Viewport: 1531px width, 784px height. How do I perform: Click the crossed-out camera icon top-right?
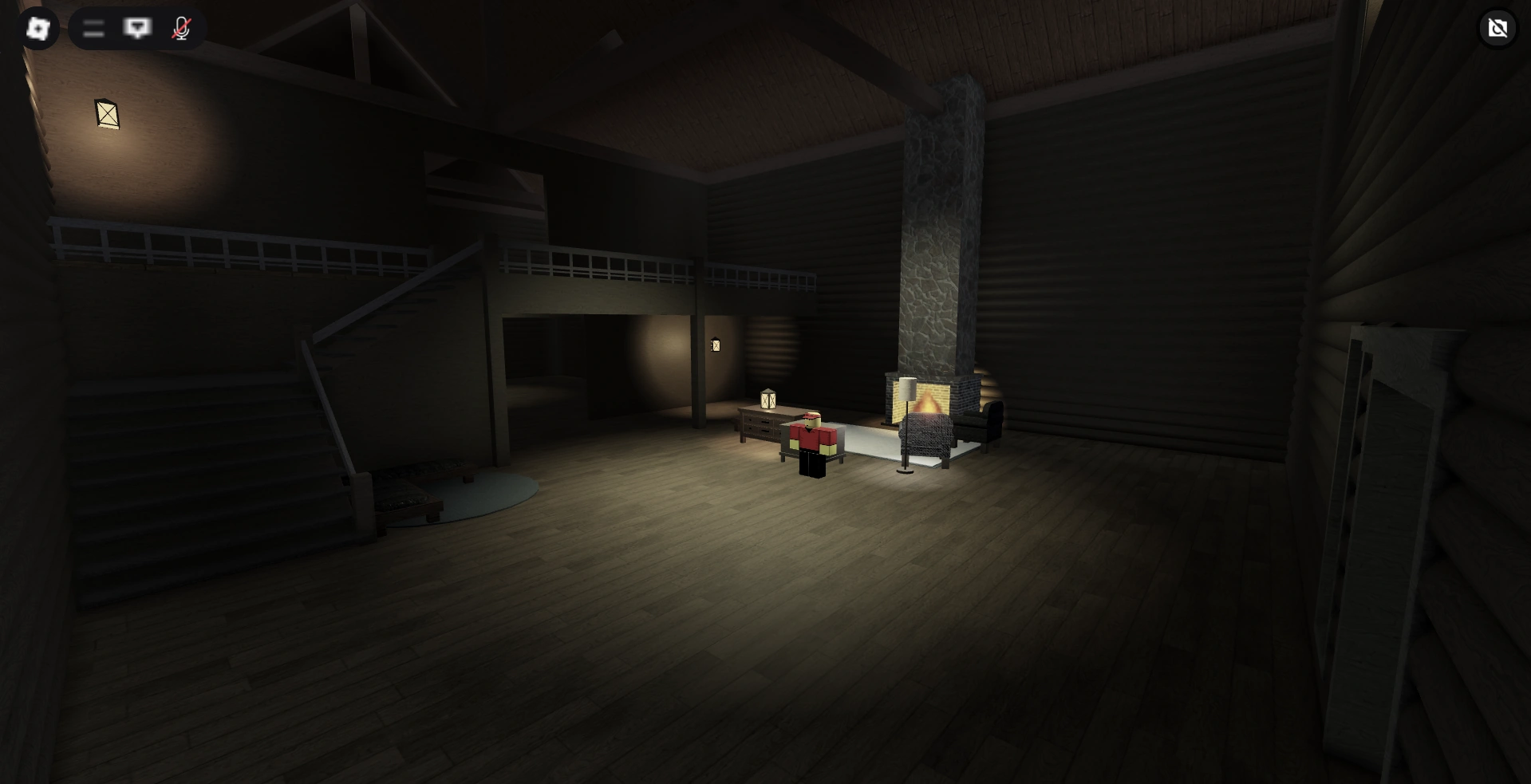1497,29
